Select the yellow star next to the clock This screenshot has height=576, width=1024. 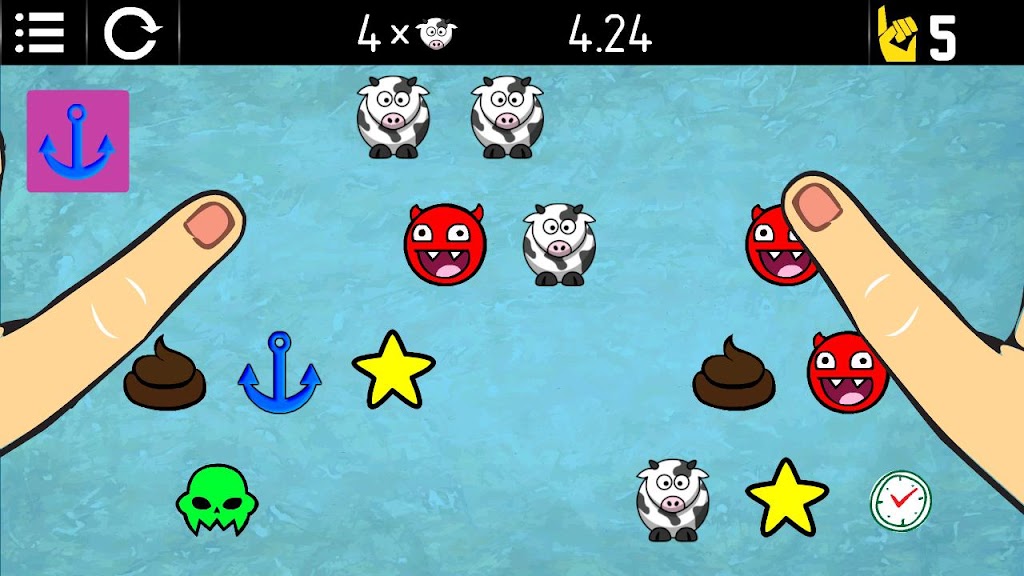(x=787, y=498)
